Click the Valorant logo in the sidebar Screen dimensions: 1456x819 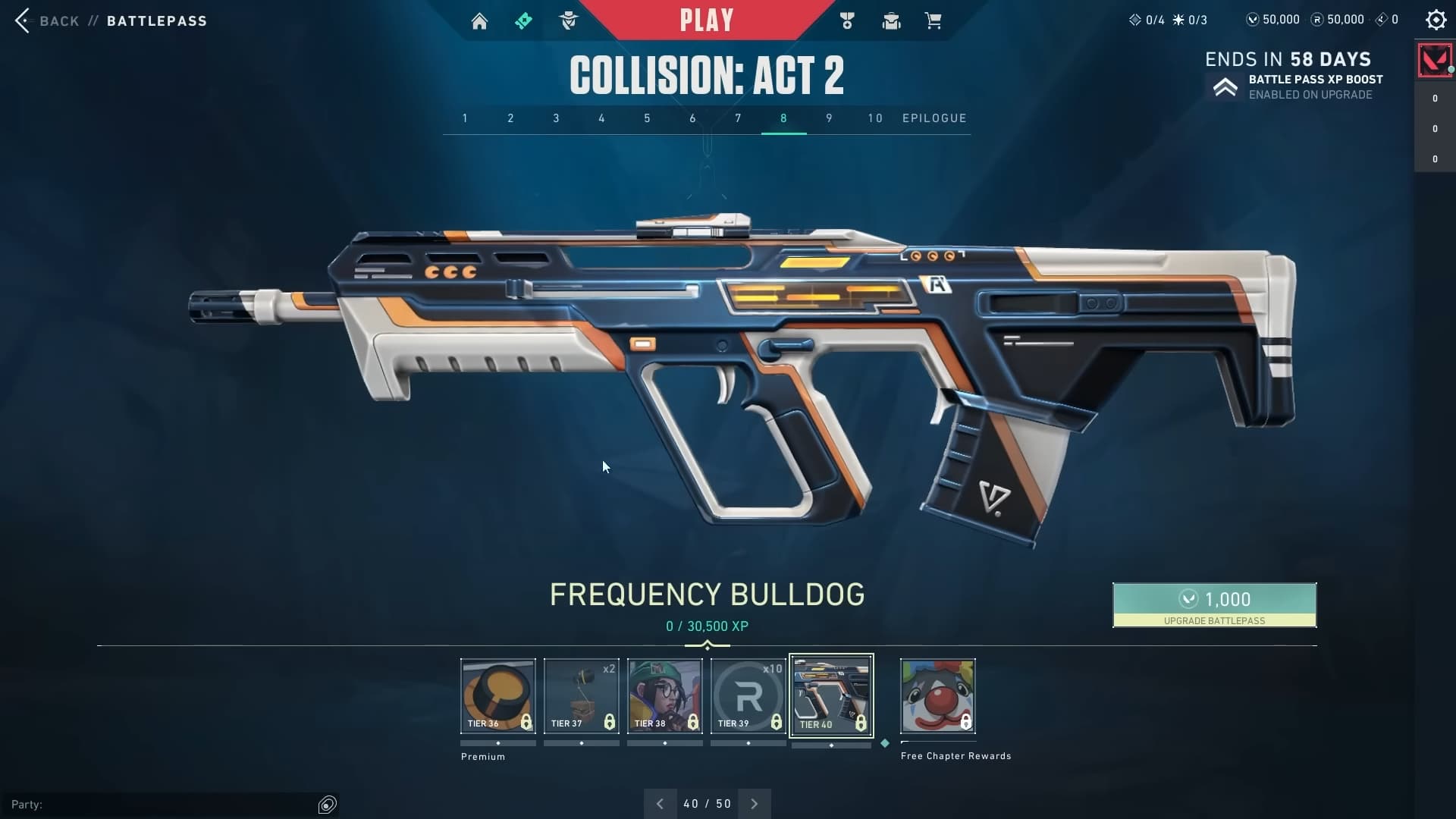click(1434, 60)
